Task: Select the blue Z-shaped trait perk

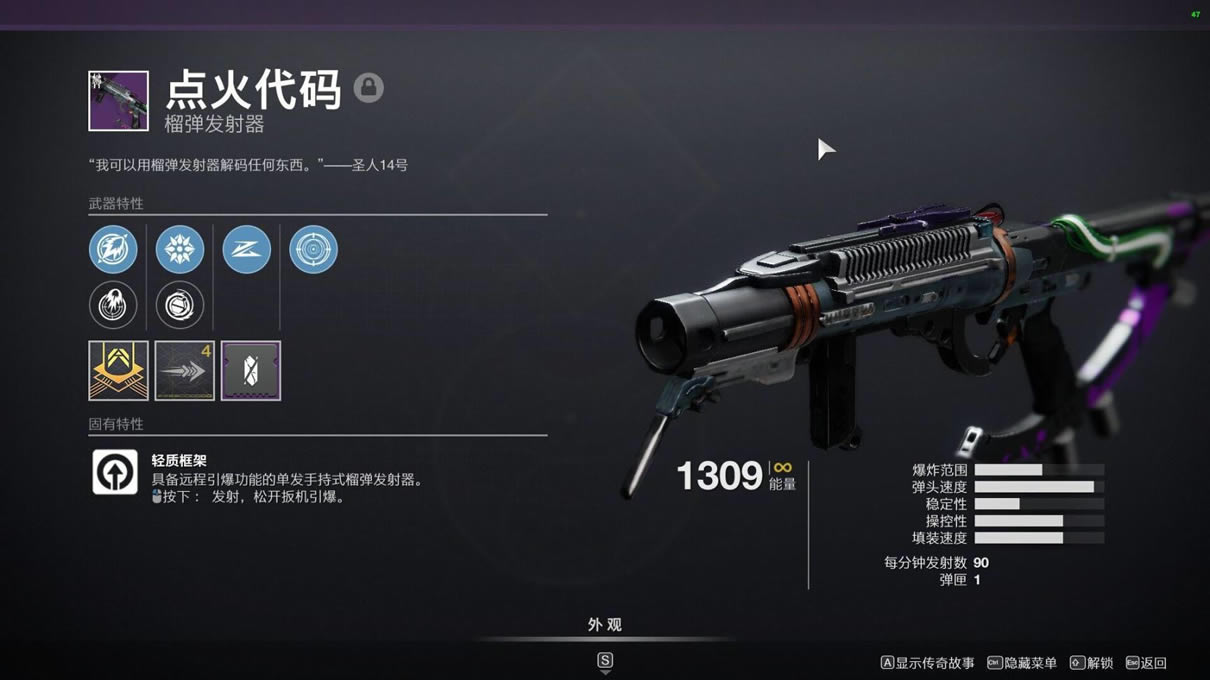Action: tap(246, 249)
